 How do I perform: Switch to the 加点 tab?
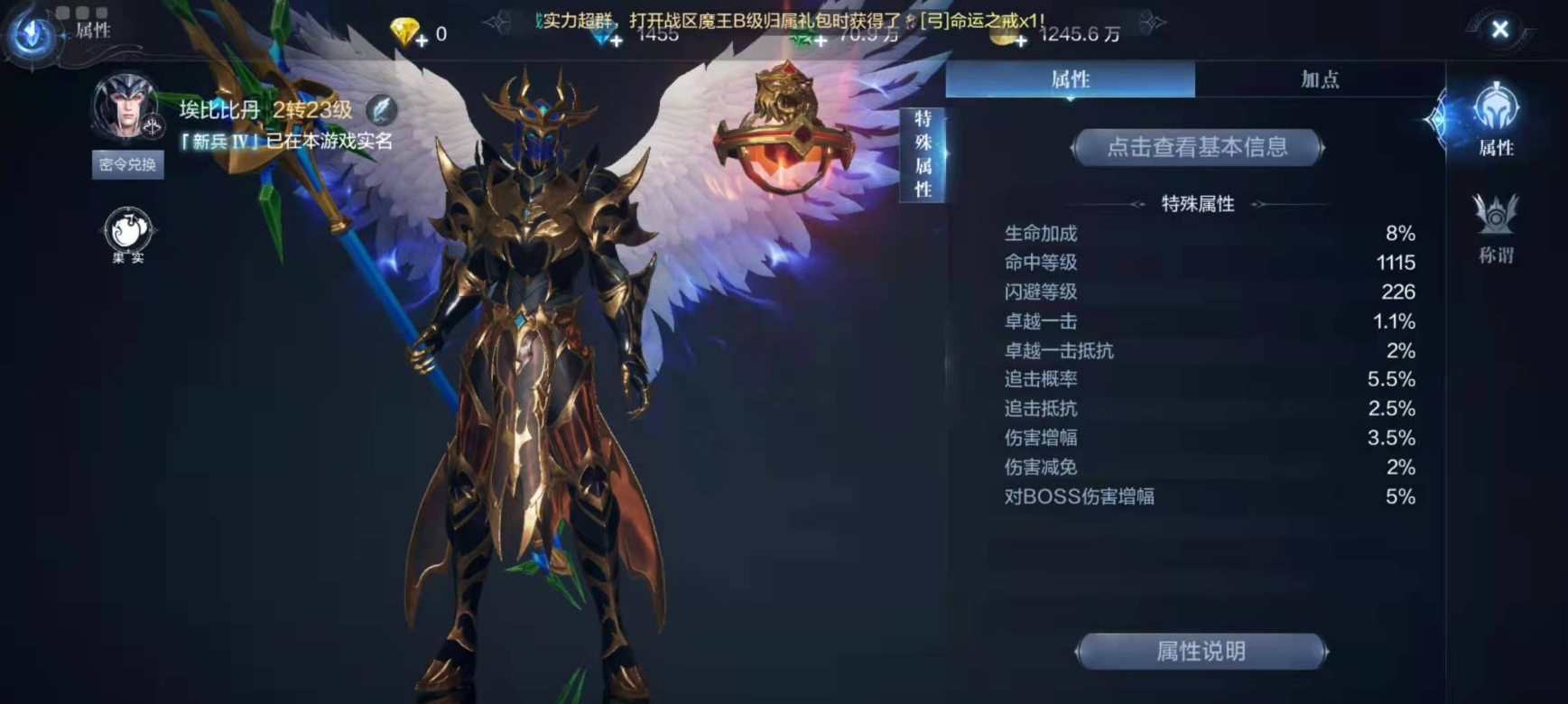(1319, 79)
